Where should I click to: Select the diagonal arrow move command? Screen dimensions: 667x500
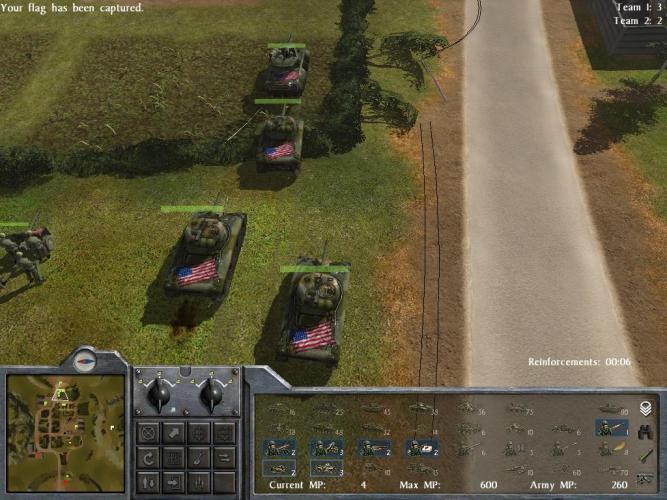click(x=174, y=433)
